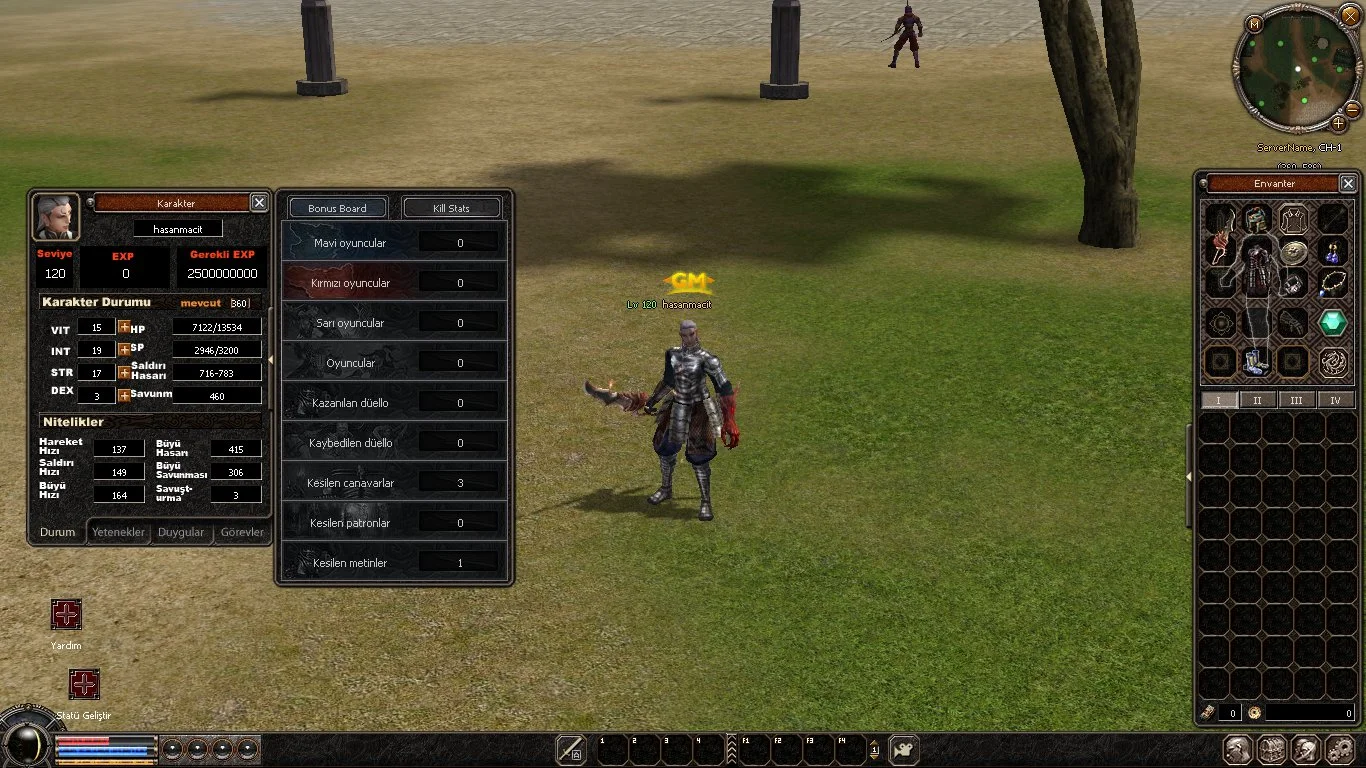1366x768 pixels.
Task: Select the equipped boots slot
Action: [1257, 361]
